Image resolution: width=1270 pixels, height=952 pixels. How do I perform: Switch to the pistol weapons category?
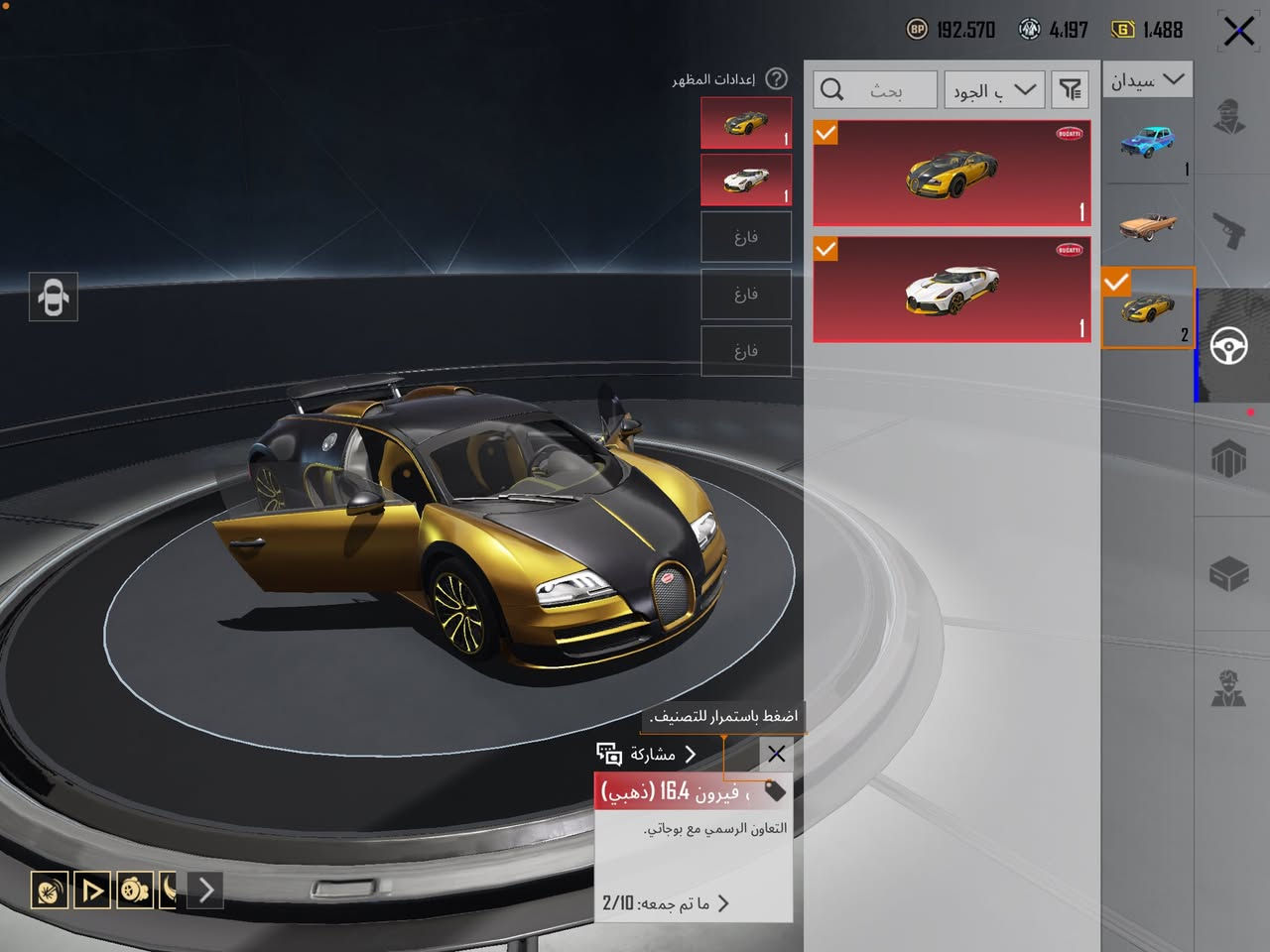click(x=1230, y=231)
